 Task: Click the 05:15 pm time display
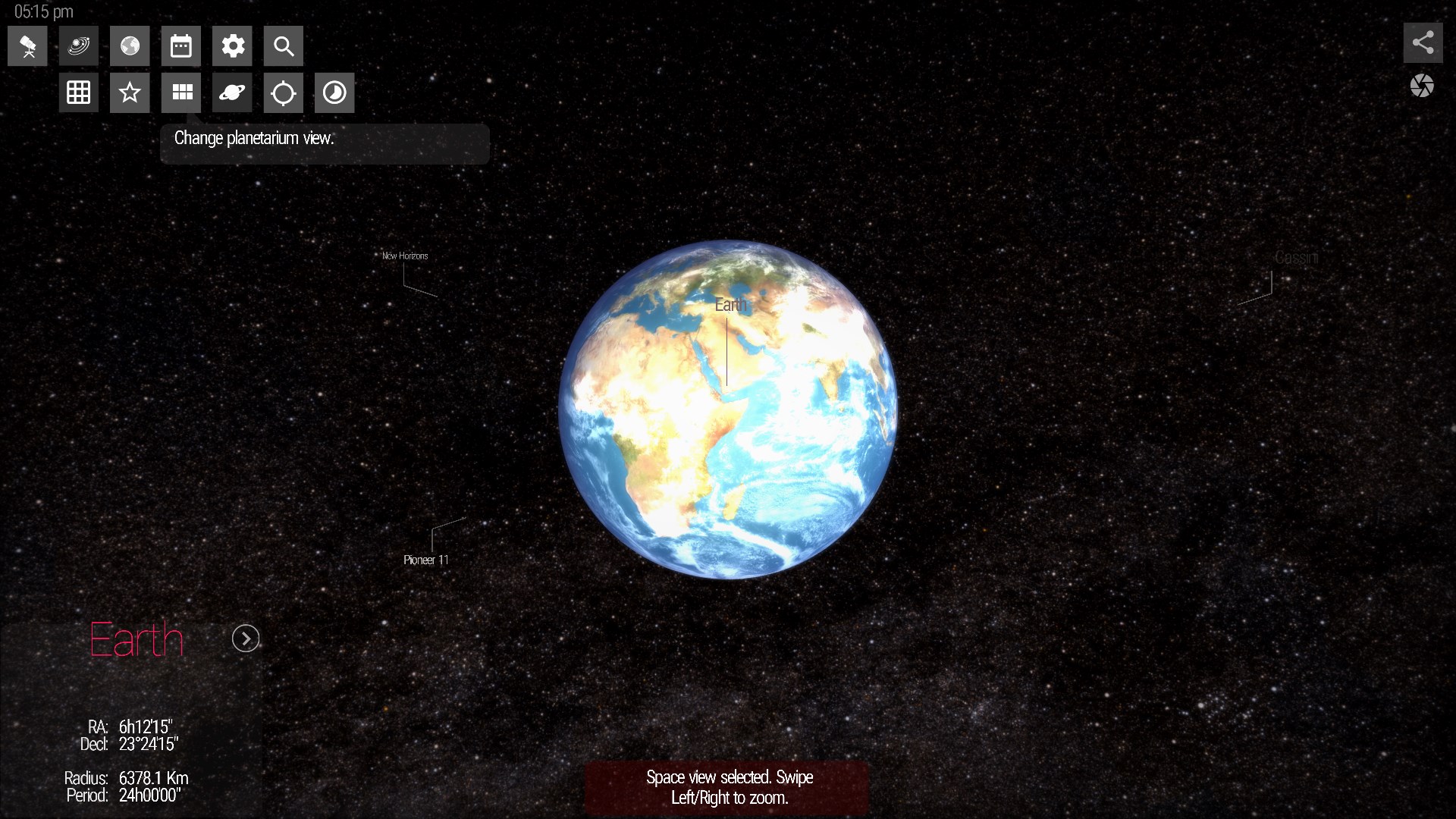42,11
